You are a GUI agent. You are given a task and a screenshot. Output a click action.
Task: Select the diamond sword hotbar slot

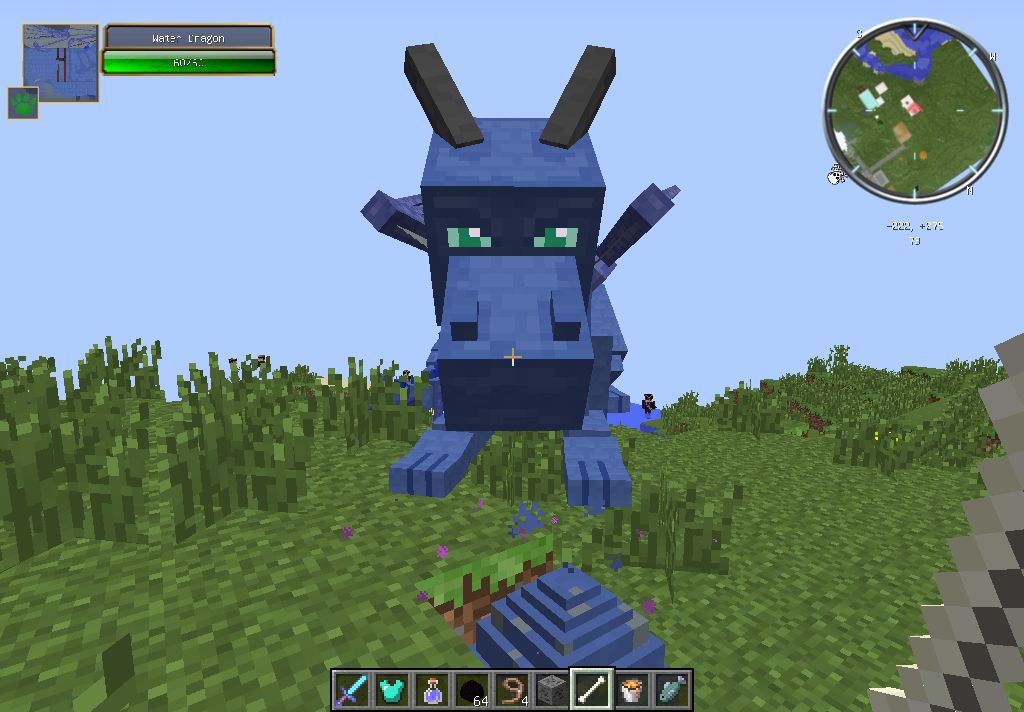(x=351, y=690)
